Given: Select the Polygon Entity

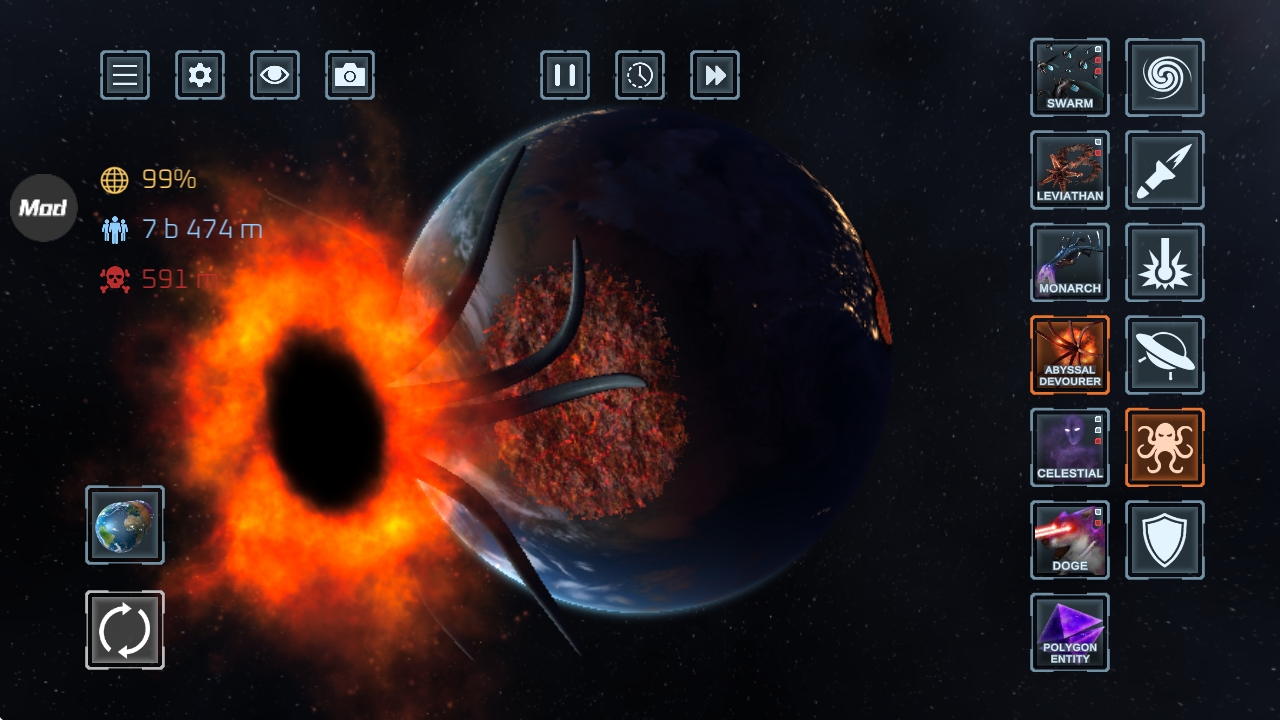Looking at the screenshot, I should [1070, 632].
